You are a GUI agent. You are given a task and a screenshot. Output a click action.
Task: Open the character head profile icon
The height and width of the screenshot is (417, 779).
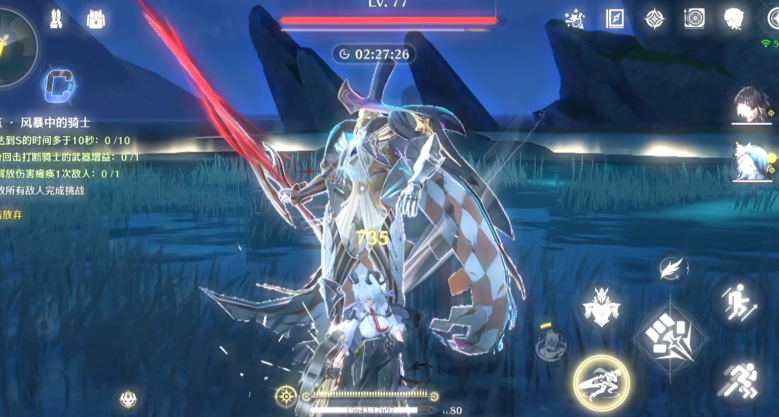(733, 18)
